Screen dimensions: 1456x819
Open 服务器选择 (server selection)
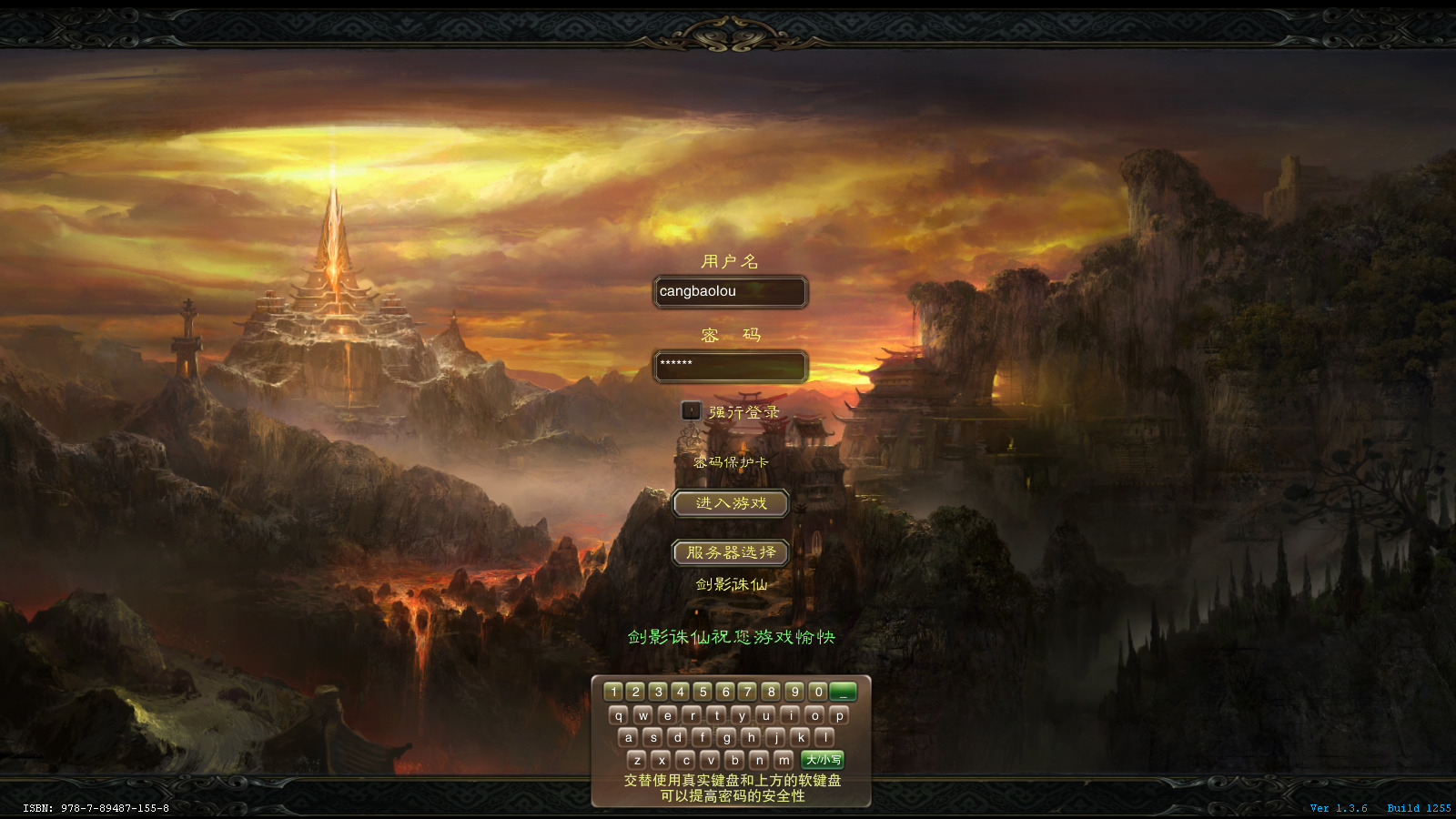(x=729, y=552)
